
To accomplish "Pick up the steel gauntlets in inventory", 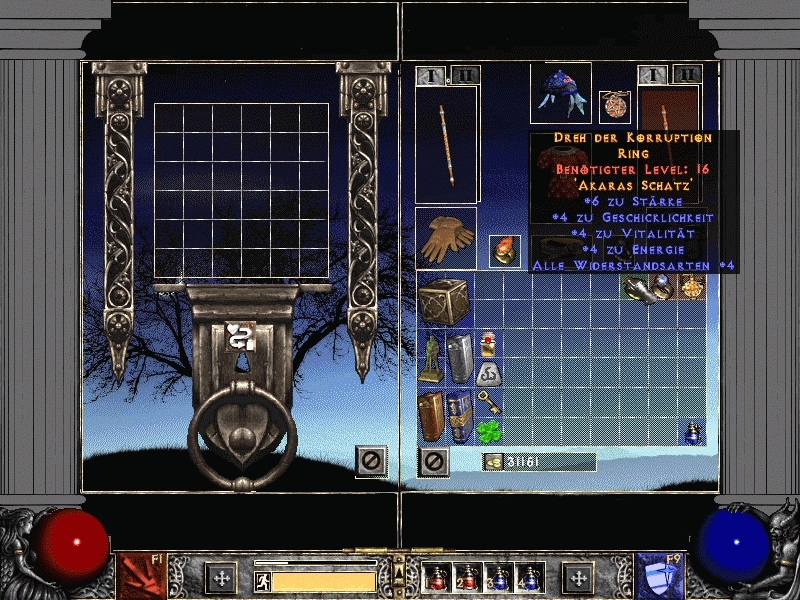I will tap(634, 288).
